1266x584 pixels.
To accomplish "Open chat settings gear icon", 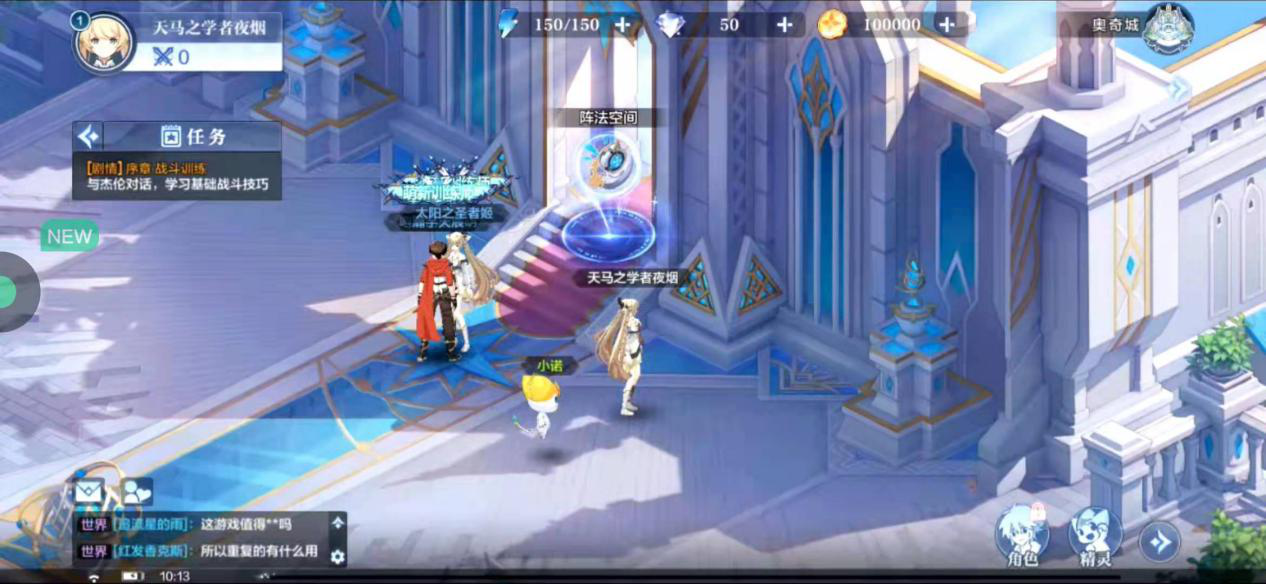I will click(338, 556).
